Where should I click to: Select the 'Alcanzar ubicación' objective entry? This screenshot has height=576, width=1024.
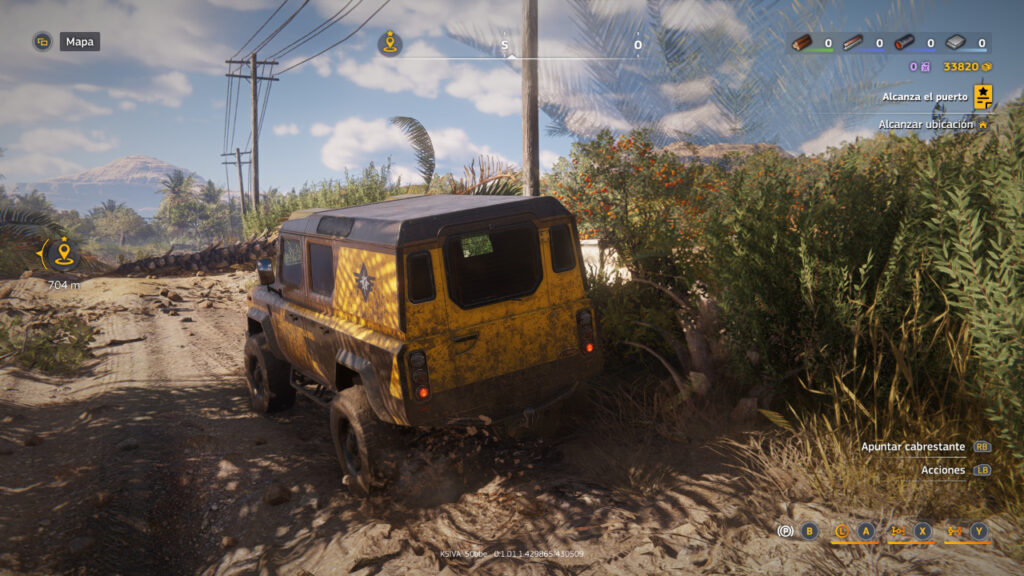(x=925, y=124)
